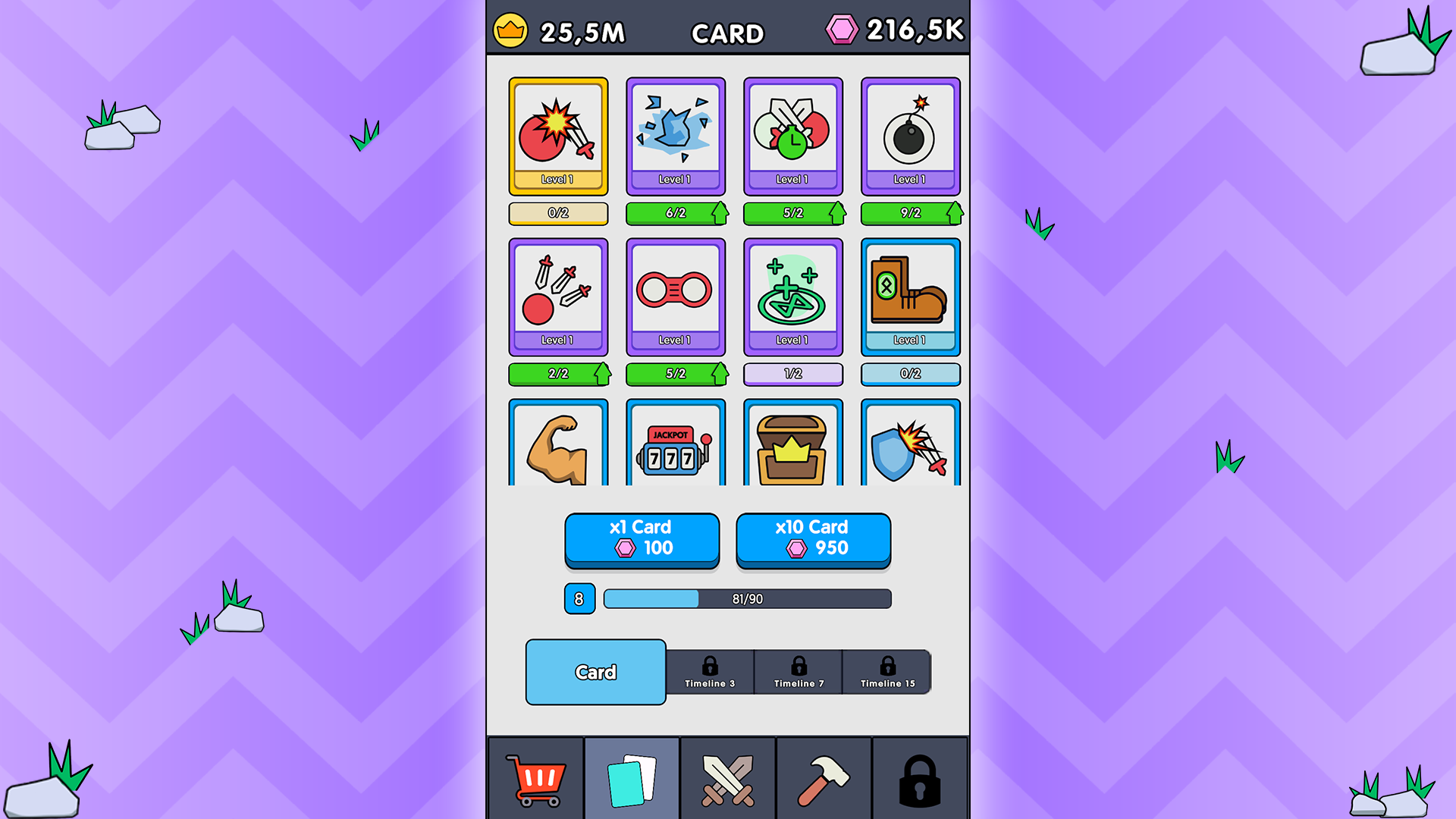This screenshot has height=819, width=1456.
Task: Buy x1 Card for 100 gems
Action: coord(642,538)
